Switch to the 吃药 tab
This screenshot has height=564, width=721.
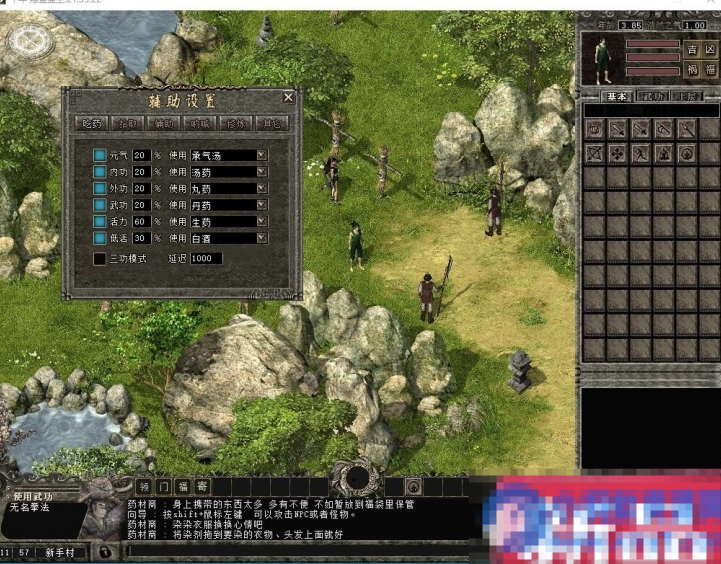tap(91, 123)
